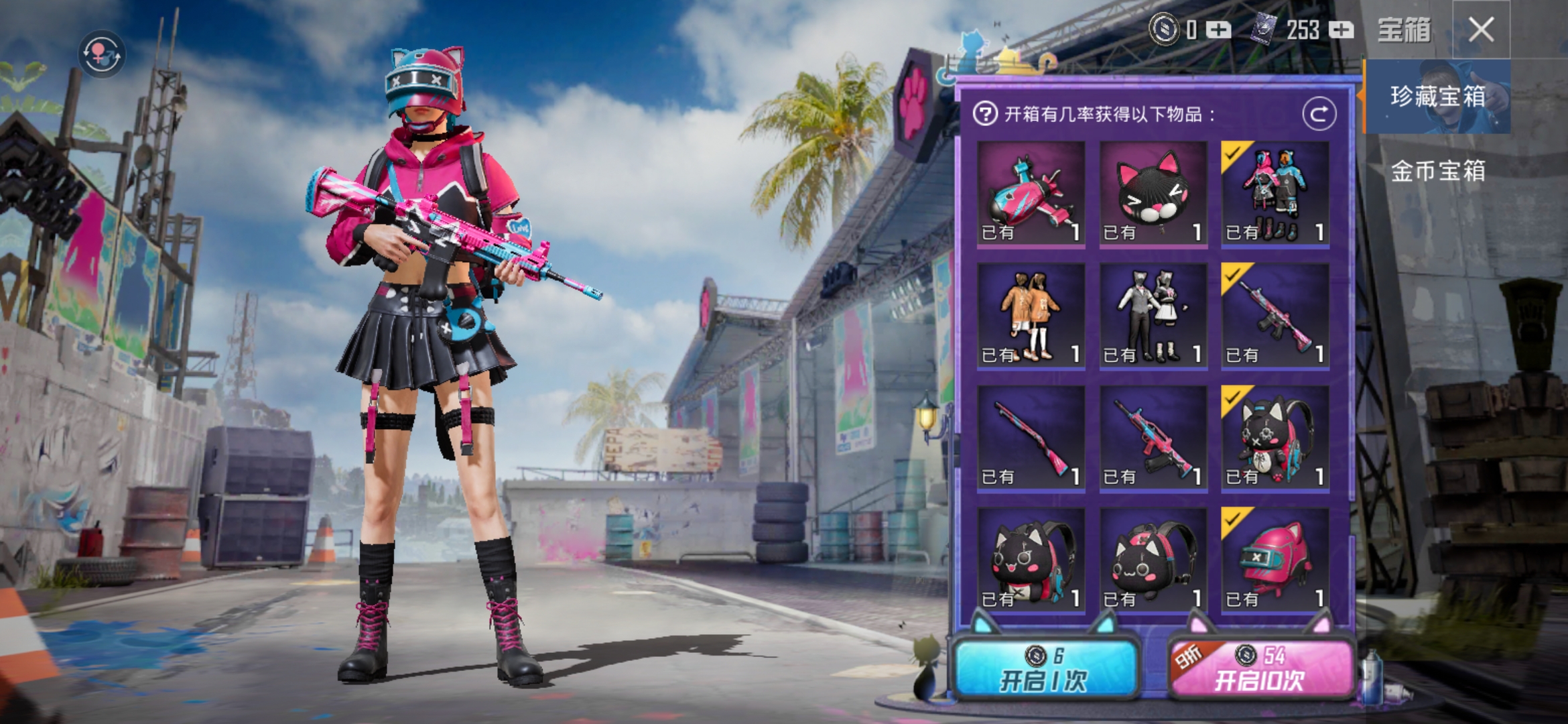Select the pink cat-ear helmet item
This screenshot has height=724, width=1568.
pyautogui.click(x=1275, y=561)
